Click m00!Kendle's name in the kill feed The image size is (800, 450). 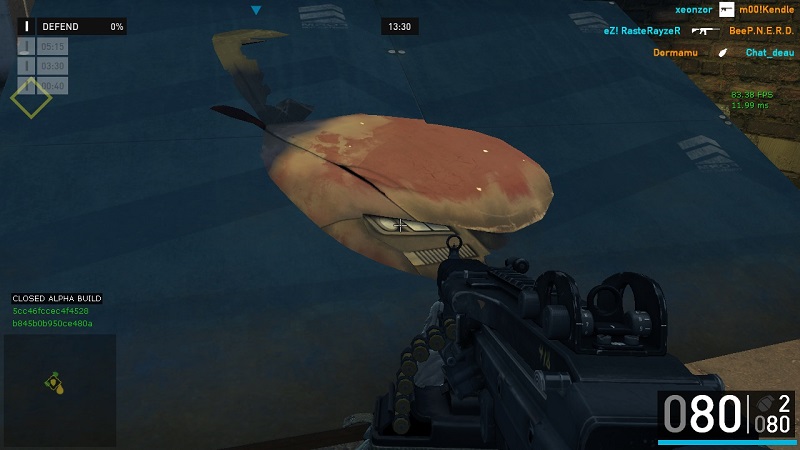(766, 9)
